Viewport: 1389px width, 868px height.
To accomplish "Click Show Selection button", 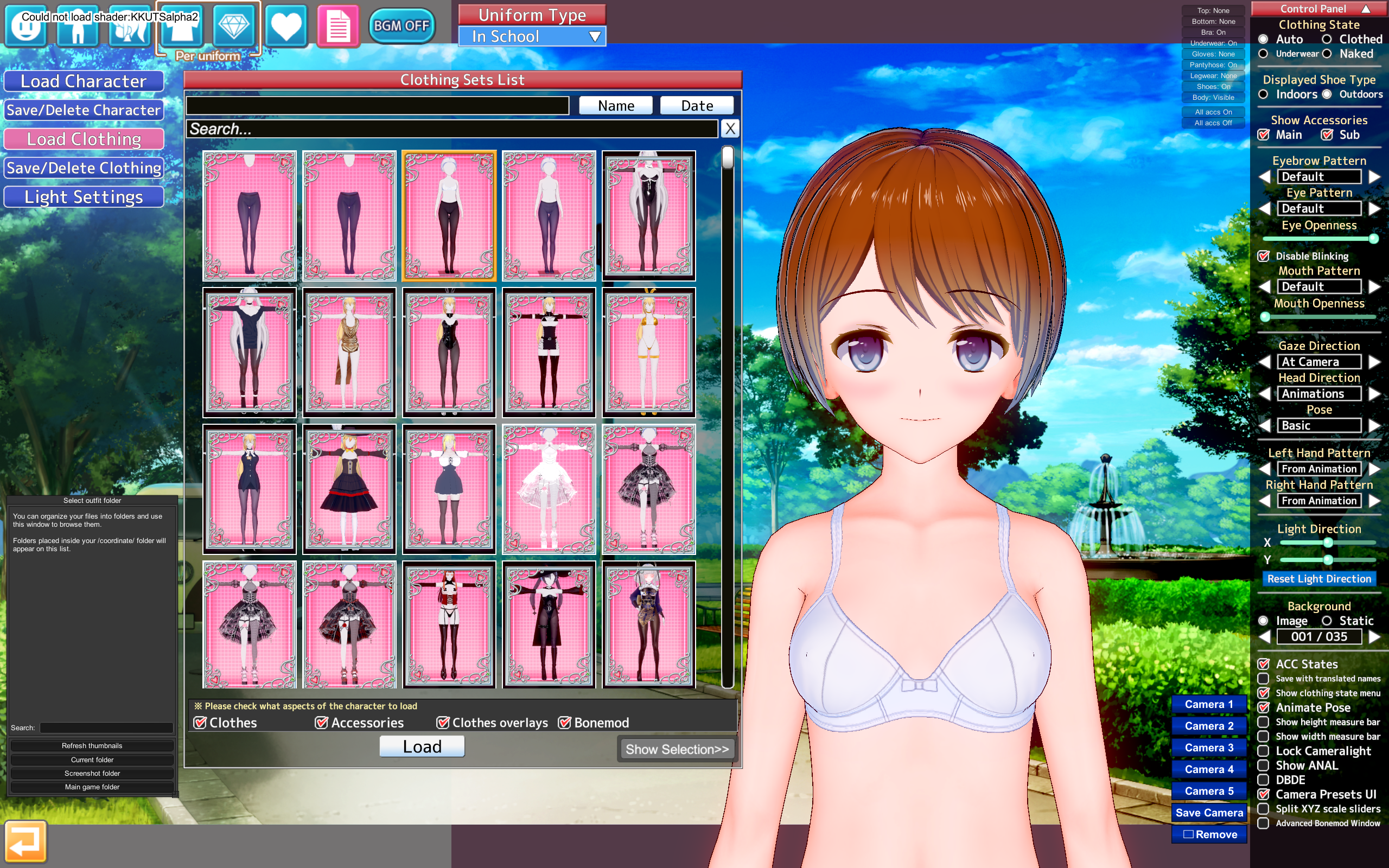I will (x=677, y=749).
